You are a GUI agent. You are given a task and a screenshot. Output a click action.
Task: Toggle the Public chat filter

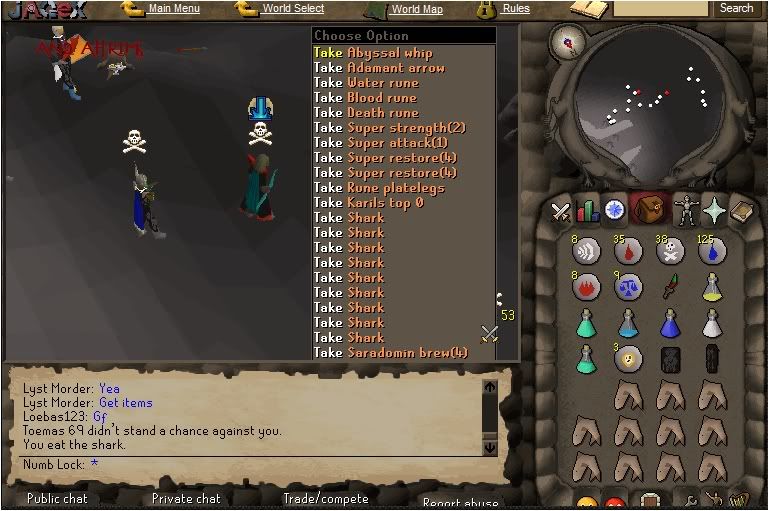point(57,498)
